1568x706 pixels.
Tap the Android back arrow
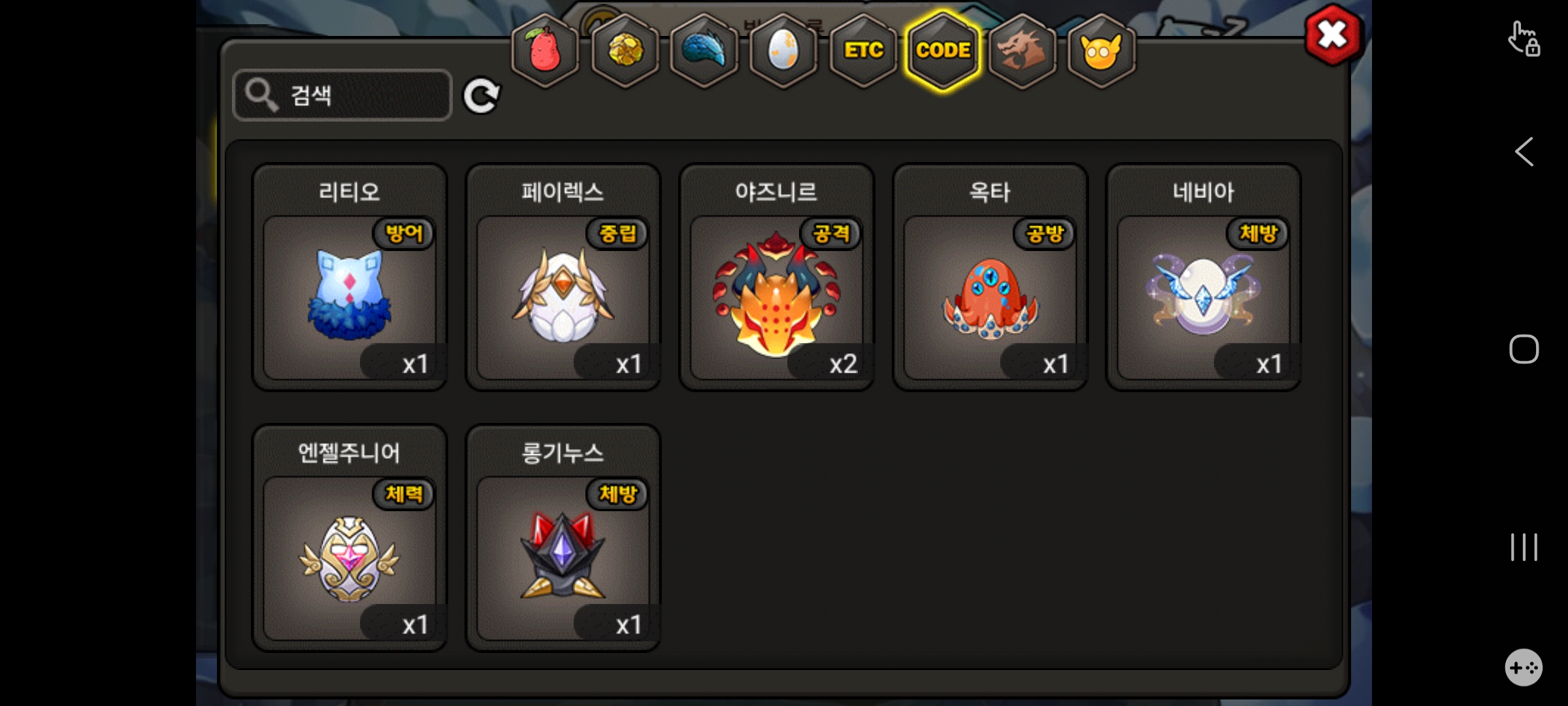click(x=1524, y=152)
